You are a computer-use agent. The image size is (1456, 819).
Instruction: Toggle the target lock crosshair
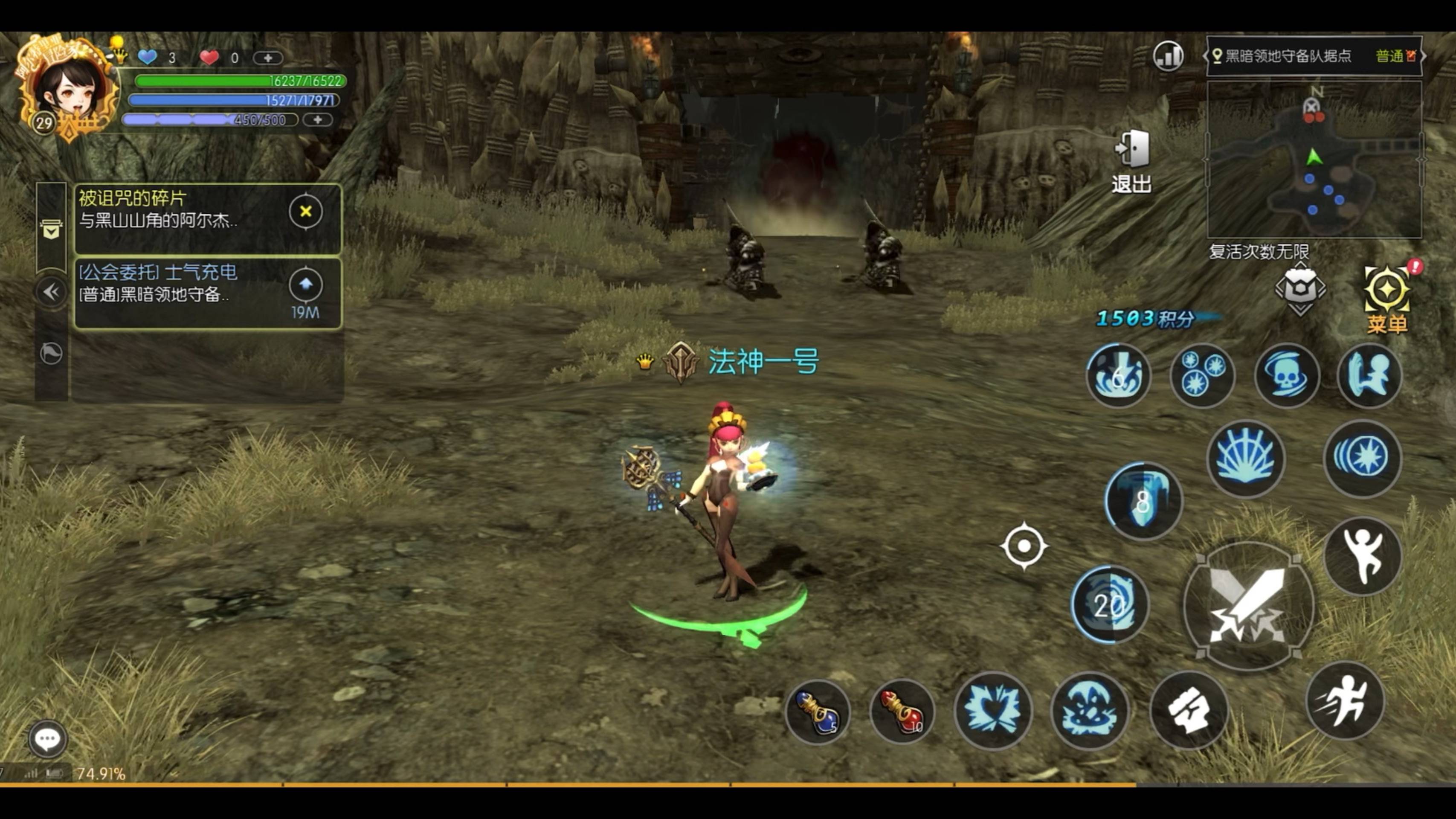(x=1024, y=546)
